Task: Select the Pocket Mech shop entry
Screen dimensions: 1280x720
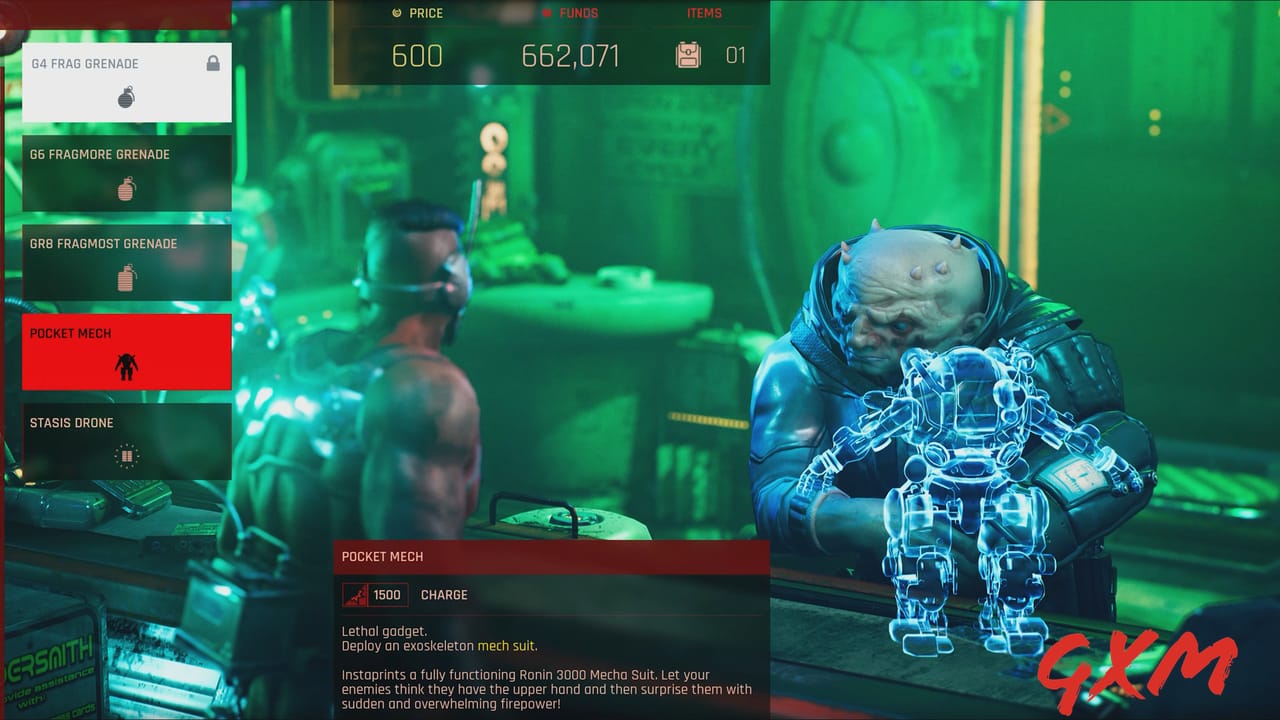Action: click(127, 351)
